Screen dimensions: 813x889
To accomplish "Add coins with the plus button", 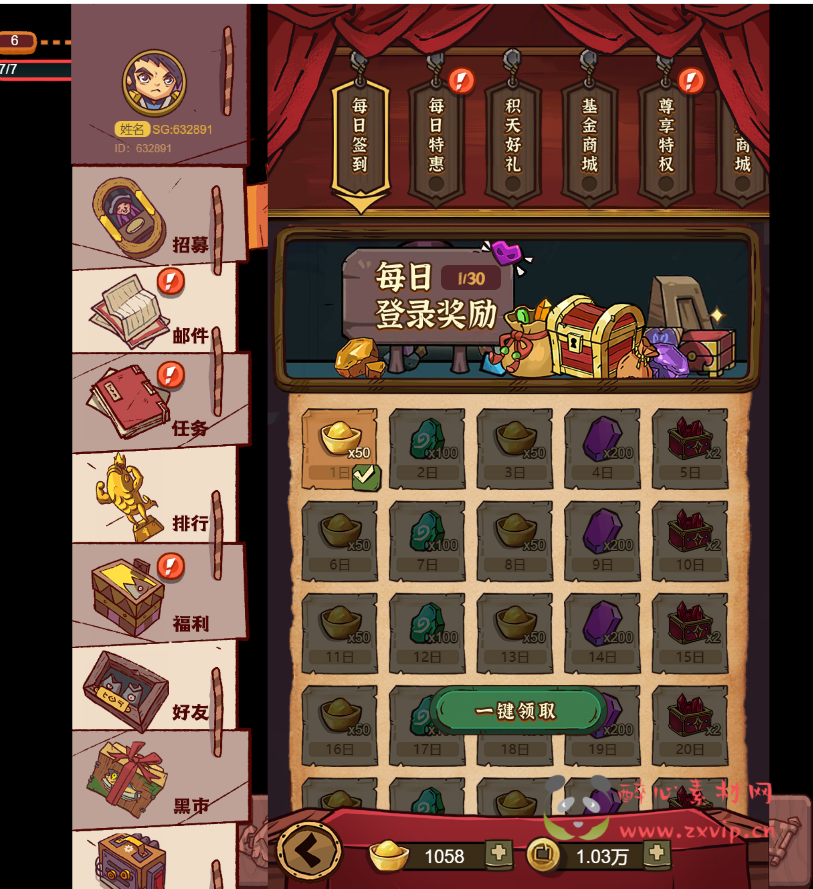I will [656, 854].
